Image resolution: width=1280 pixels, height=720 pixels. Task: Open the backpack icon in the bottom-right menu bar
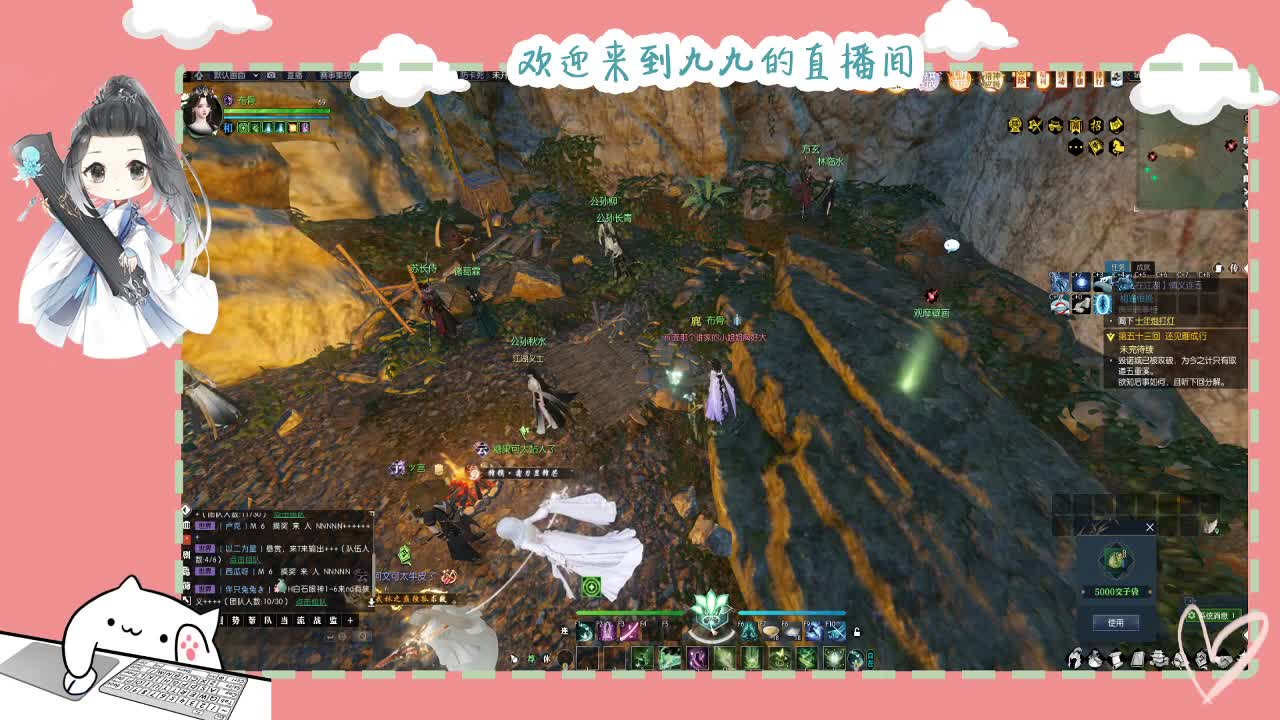[1094, 657]
